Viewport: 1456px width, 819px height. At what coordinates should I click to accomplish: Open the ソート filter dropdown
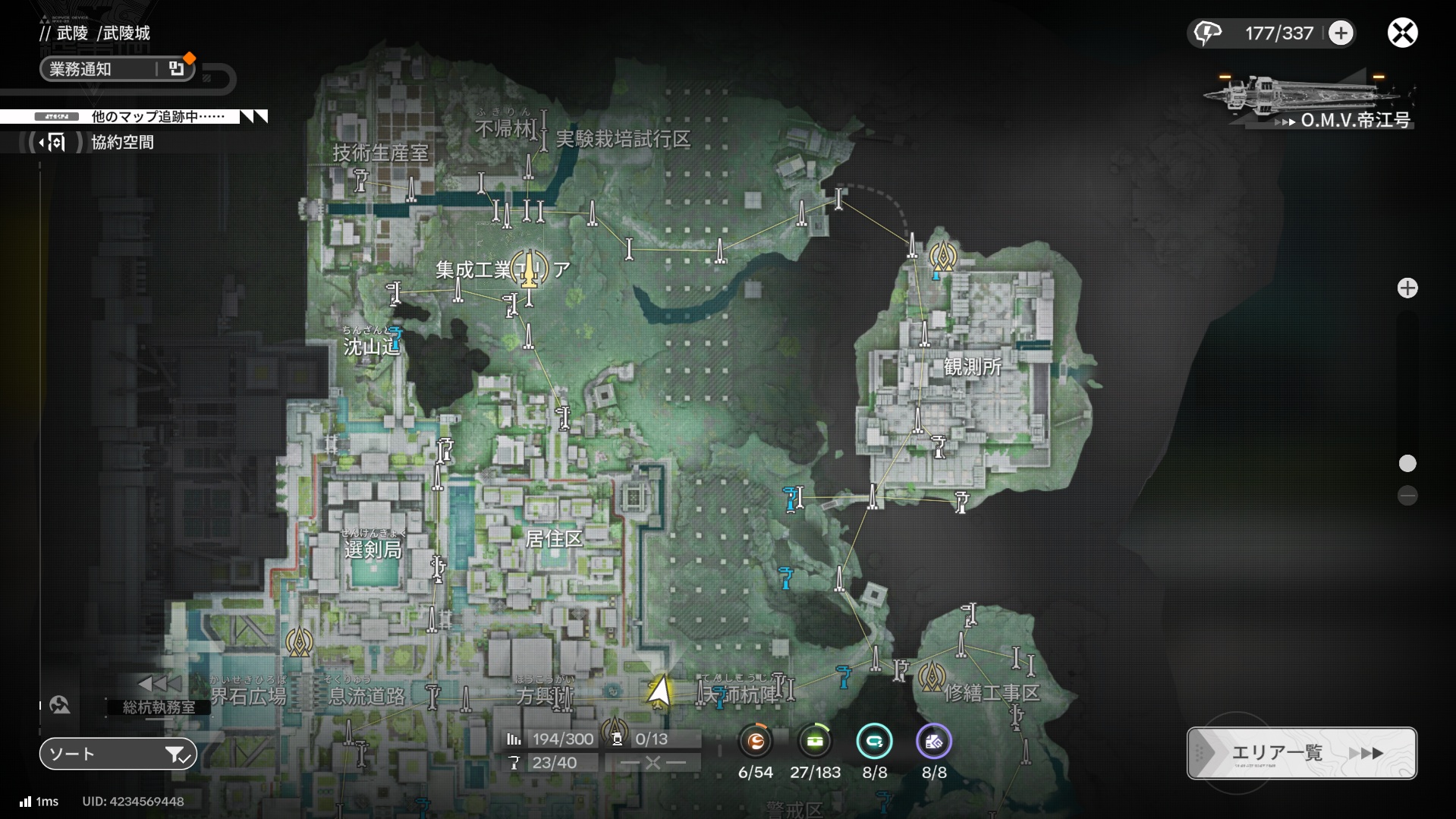[x=118, y=754]
